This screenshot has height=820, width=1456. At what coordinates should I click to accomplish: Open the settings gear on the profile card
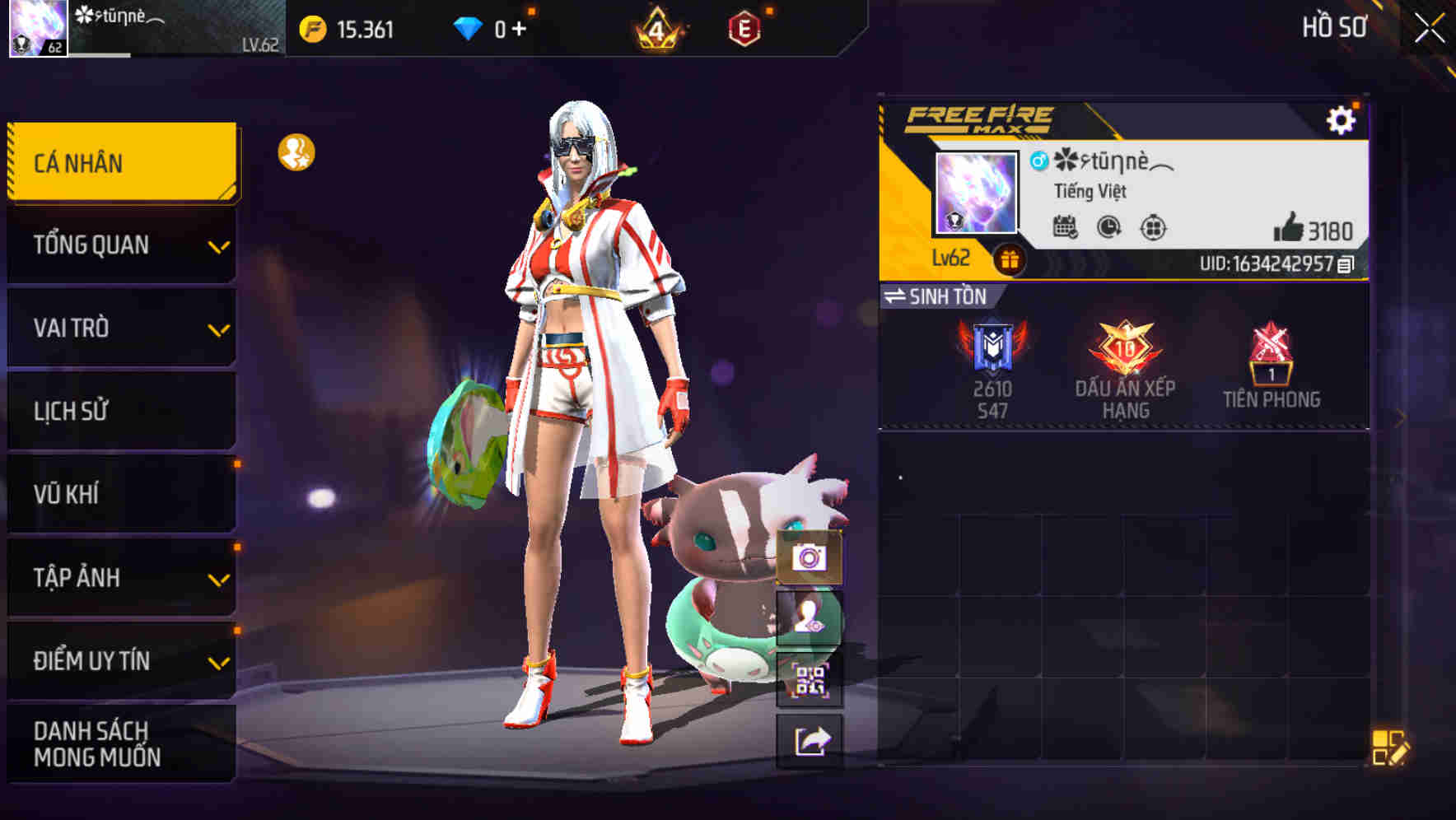pos(1345,119)
